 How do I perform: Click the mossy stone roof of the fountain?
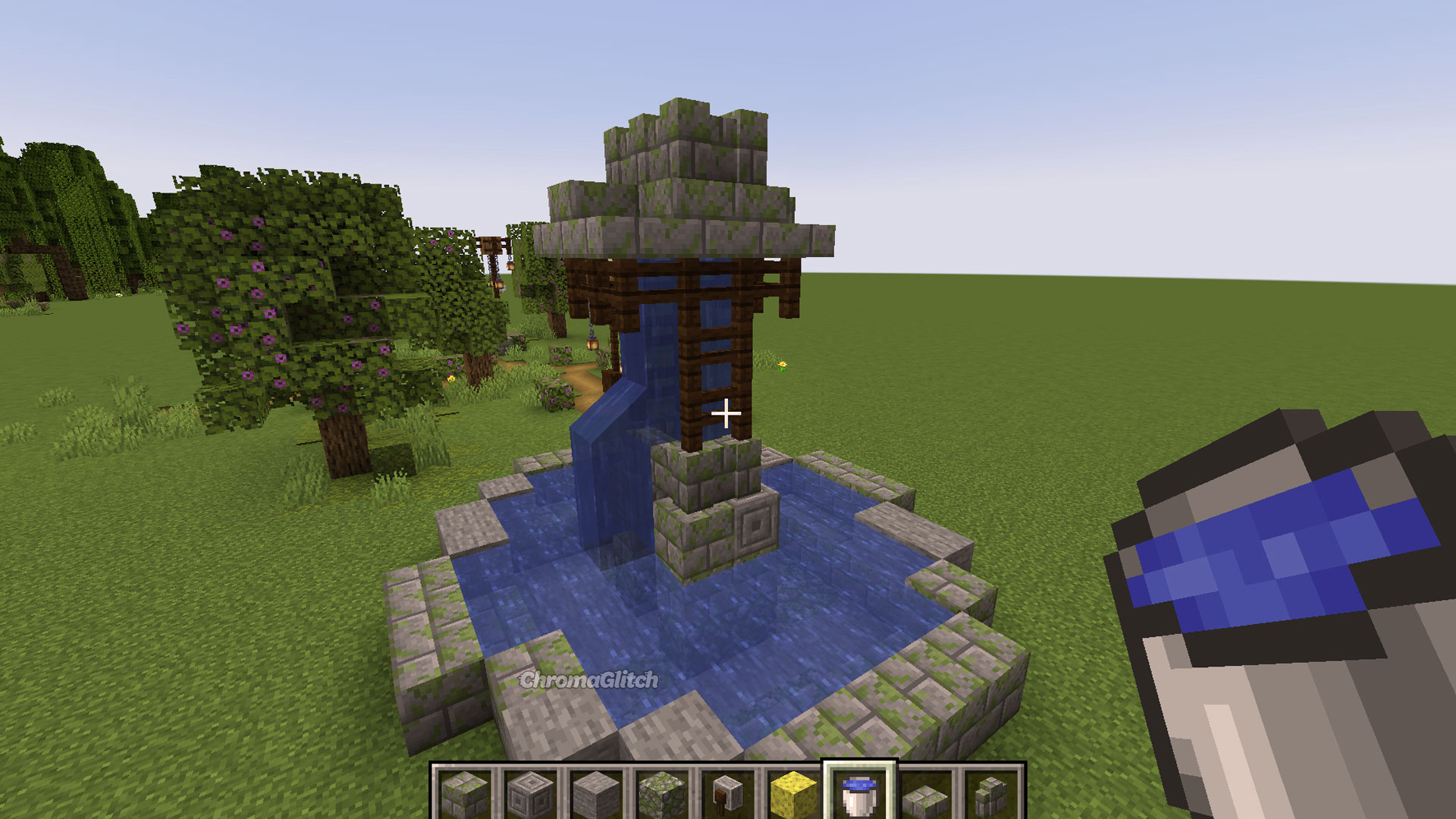click(682, 167)
